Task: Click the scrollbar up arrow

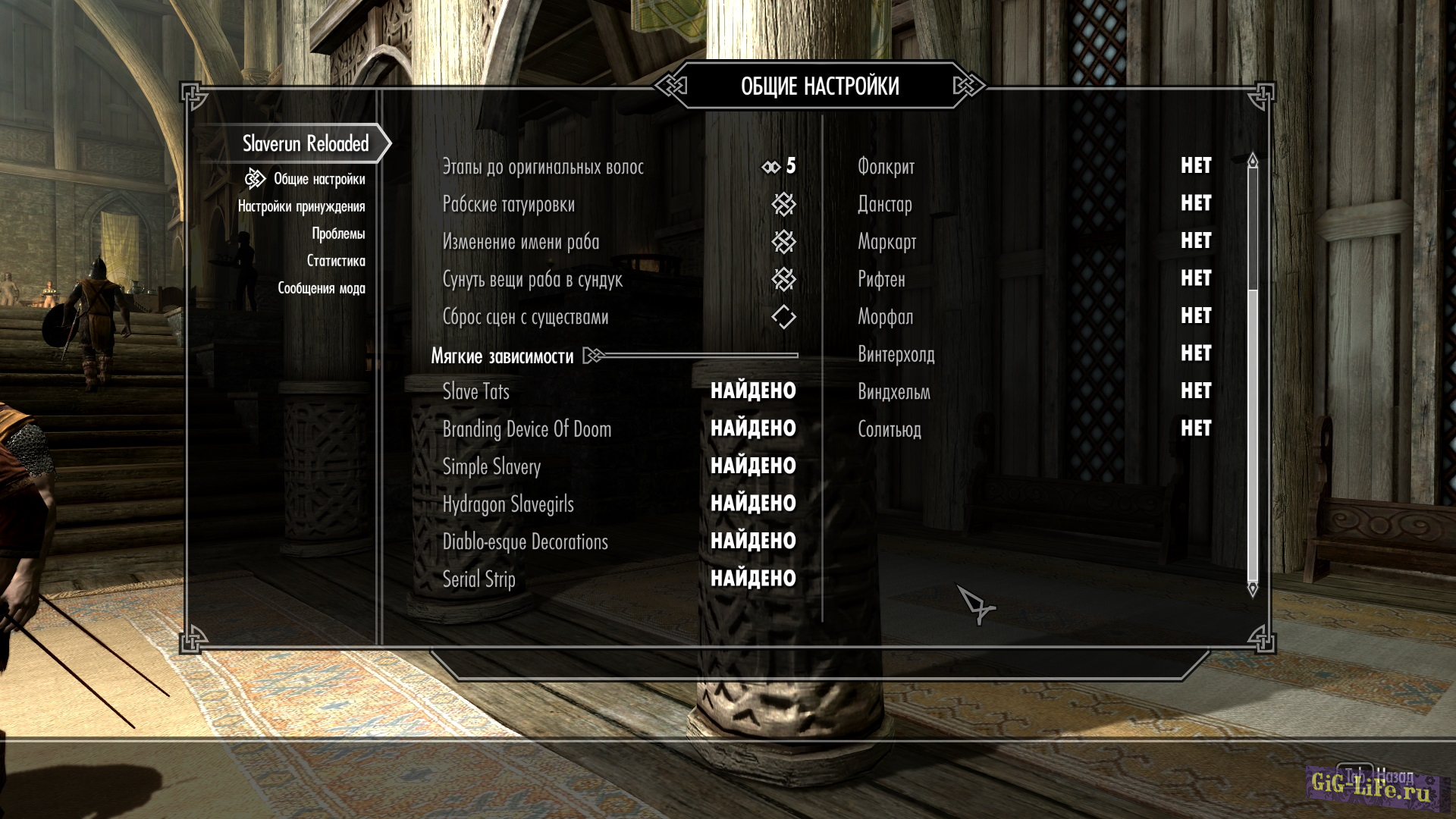Action: point(1252,161)
